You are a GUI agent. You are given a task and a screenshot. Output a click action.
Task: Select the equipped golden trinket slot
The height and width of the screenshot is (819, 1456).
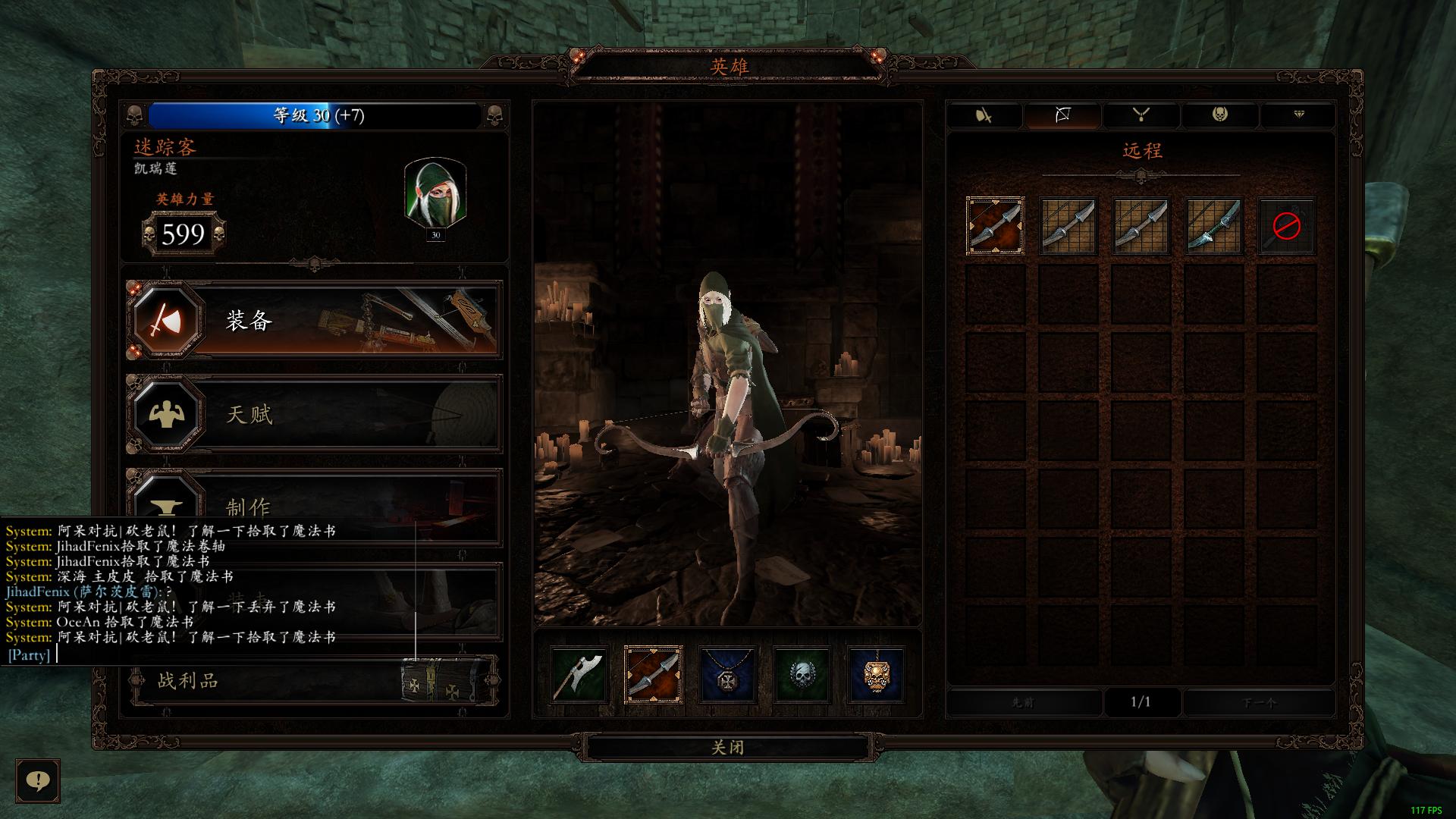pyautogui.click(x=876, y=675)
